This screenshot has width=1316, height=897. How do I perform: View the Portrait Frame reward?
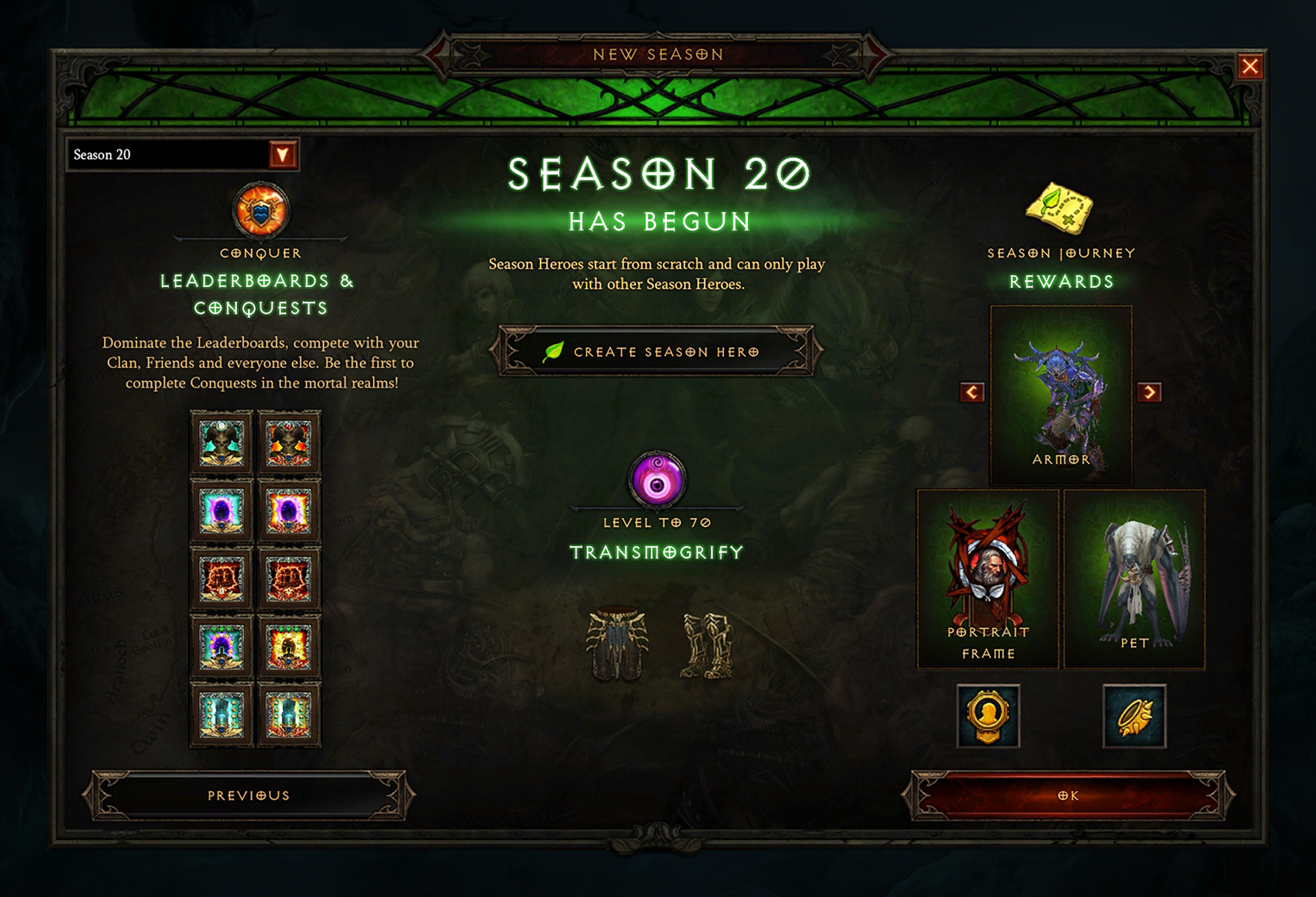click(x=988, y=579)
